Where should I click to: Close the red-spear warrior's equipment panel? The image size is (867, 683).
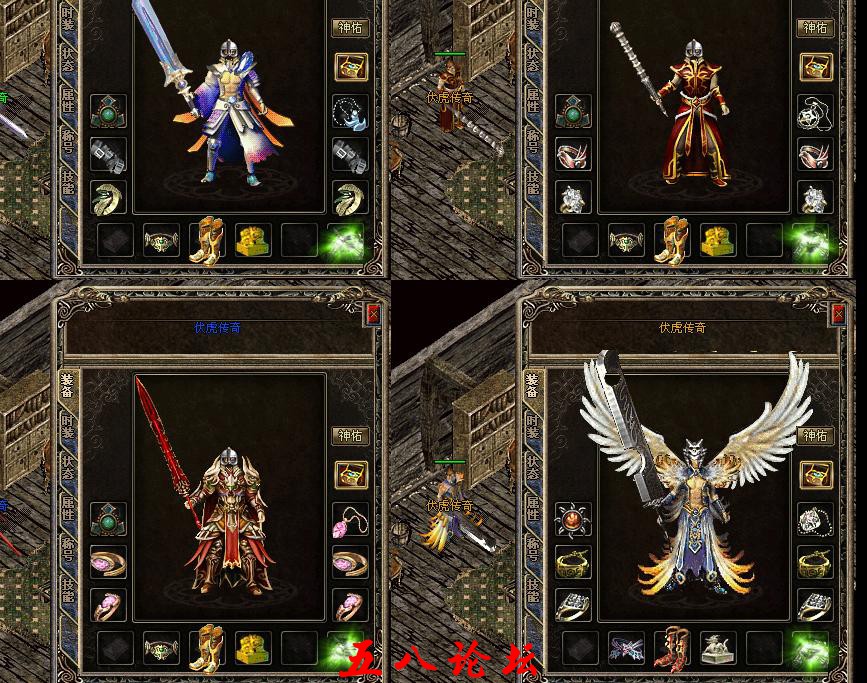(373, 314)
